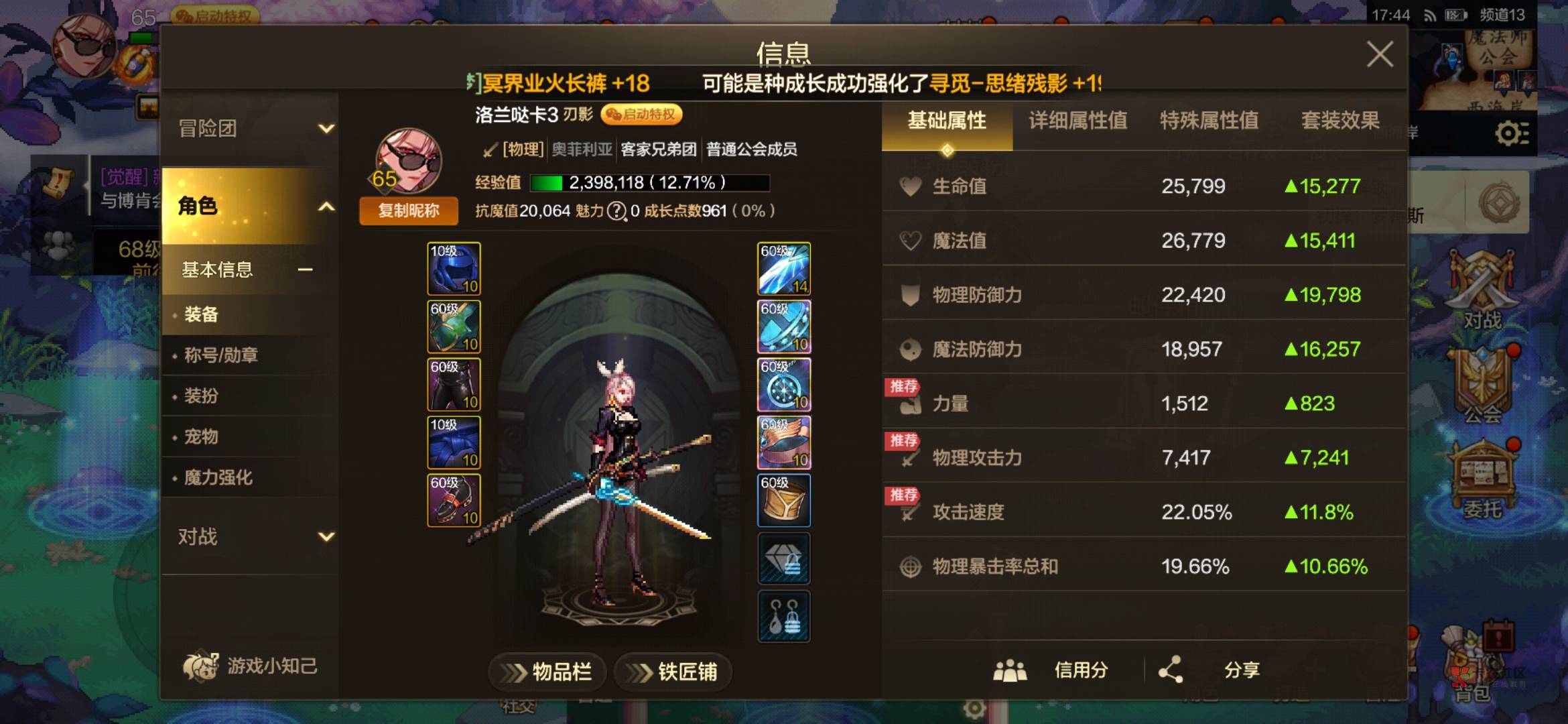Select the blue helmet equipment slot
1568x724 pixels.
pos(454,269)
